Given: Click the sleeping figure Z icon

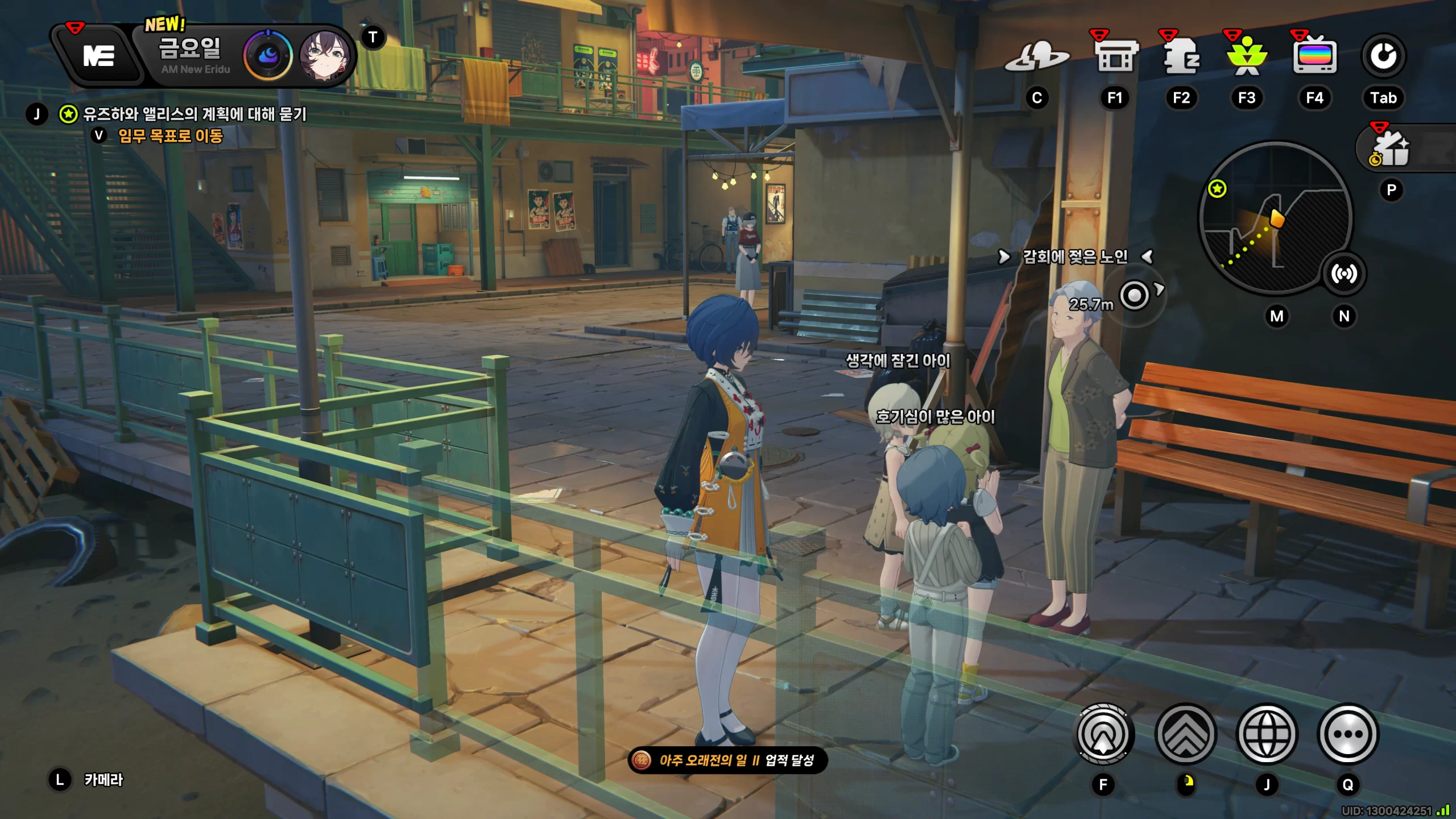Looking at the screenshot, I should (x=1181, y=56).
